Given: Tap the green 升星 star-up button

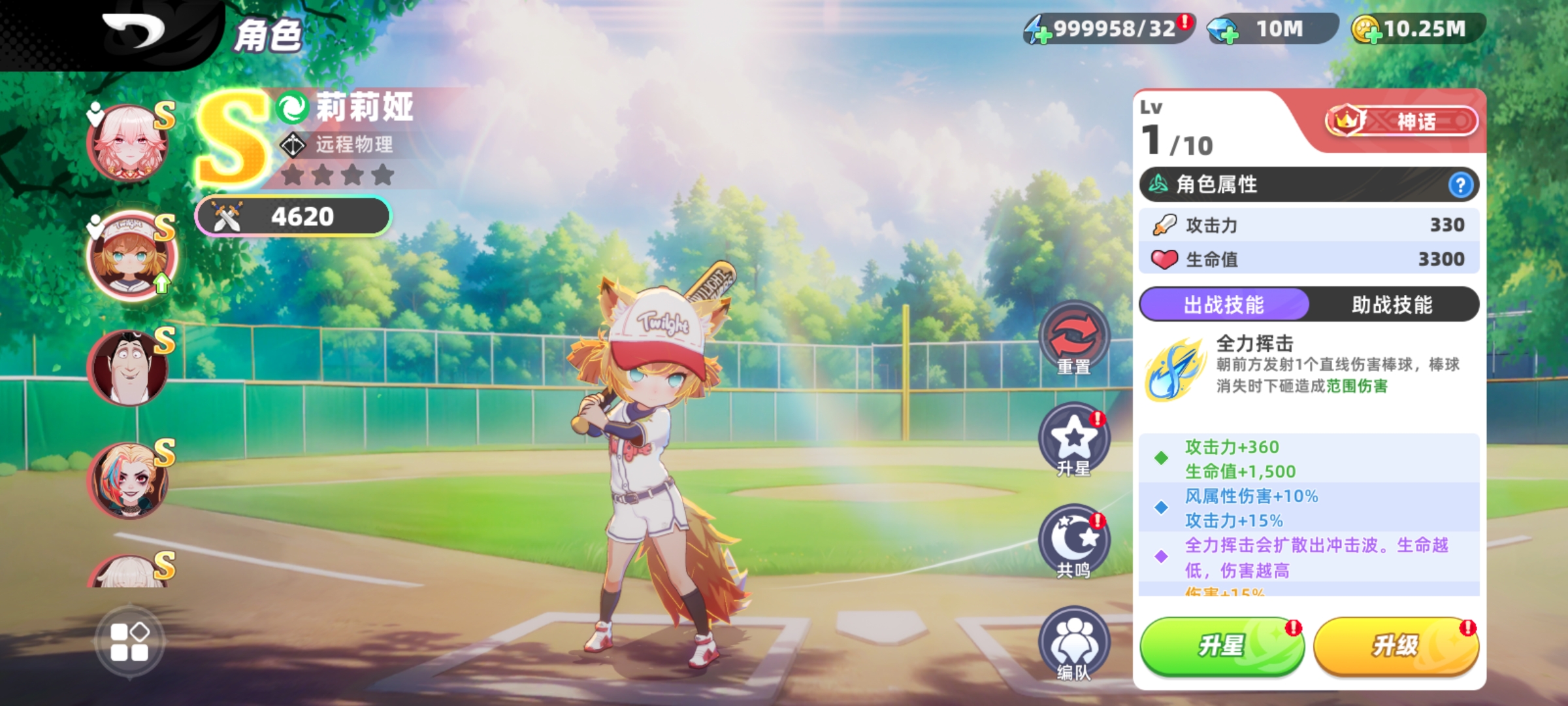Looking at the screenshot, I should coord(1221,646).
